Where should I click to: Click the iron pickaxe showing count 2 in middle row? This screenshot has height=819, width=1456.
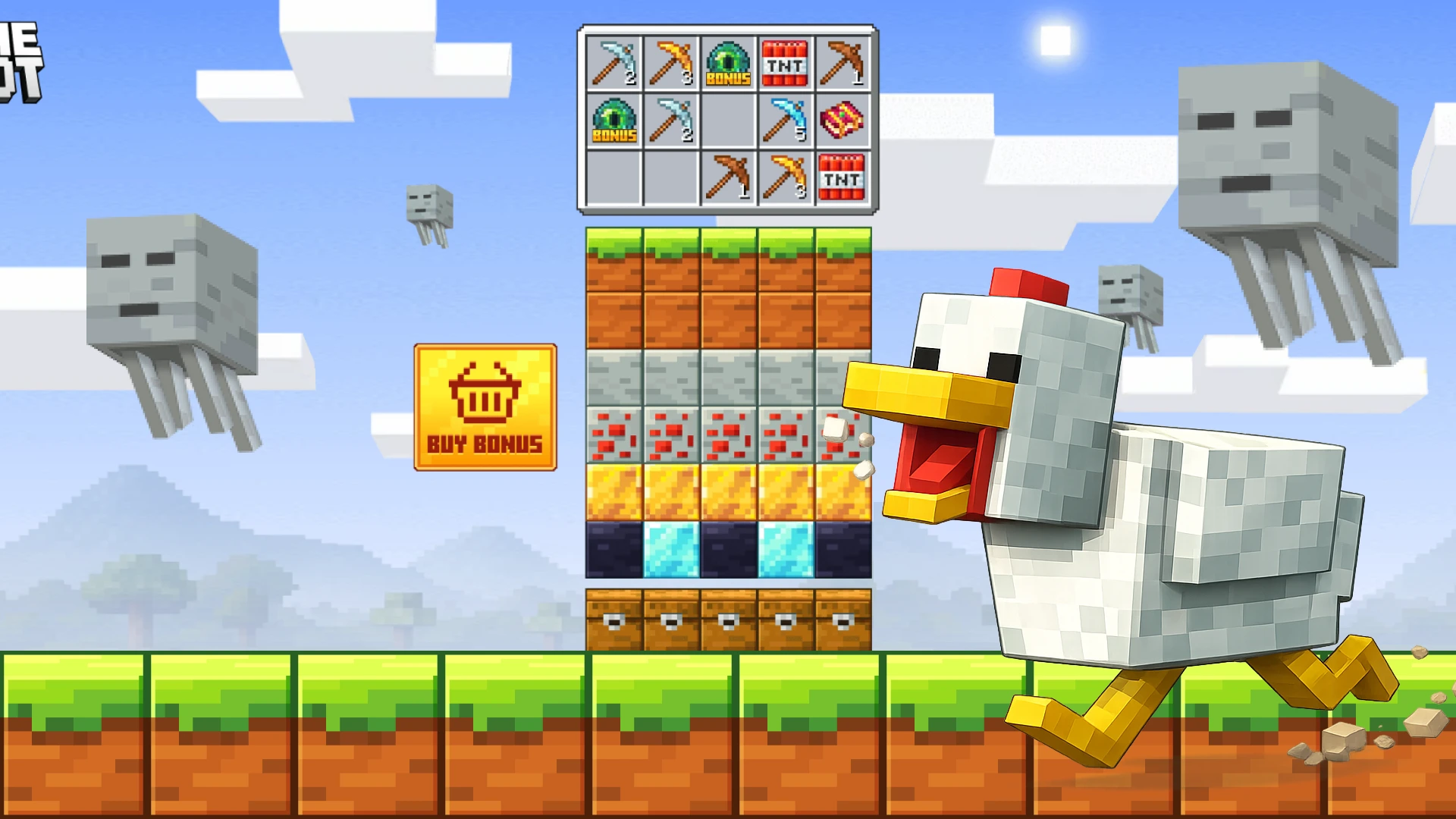click(x=672, y=121)
